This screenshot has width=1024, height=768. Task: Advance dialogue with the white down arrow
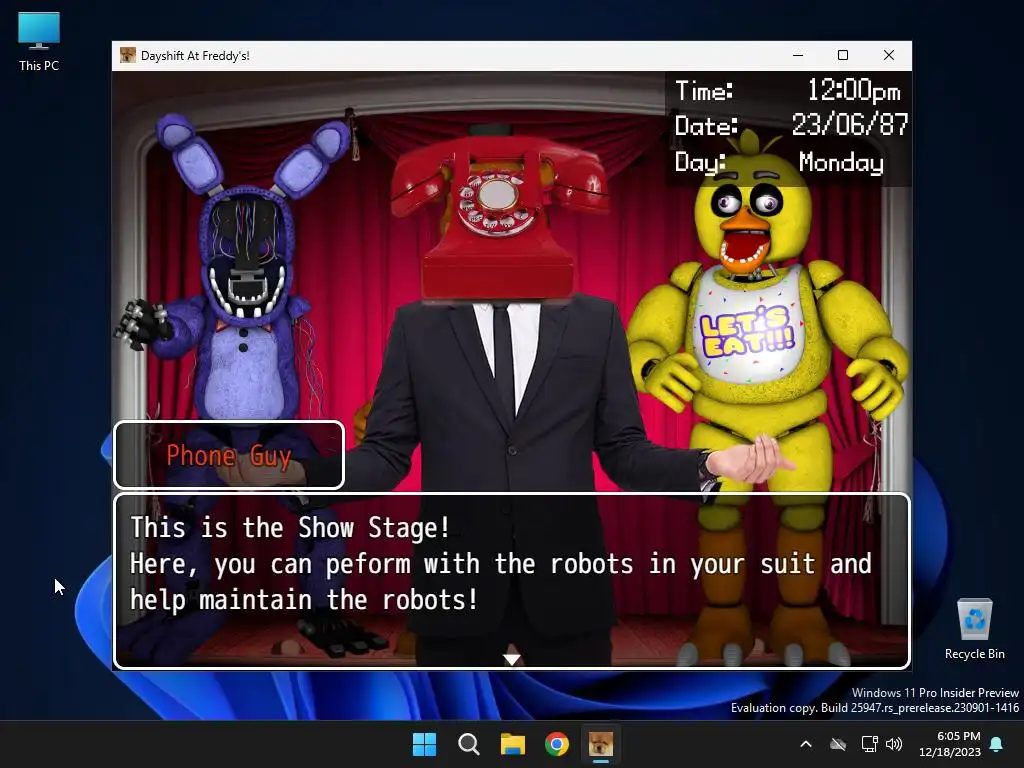click(x=511, y=659)
